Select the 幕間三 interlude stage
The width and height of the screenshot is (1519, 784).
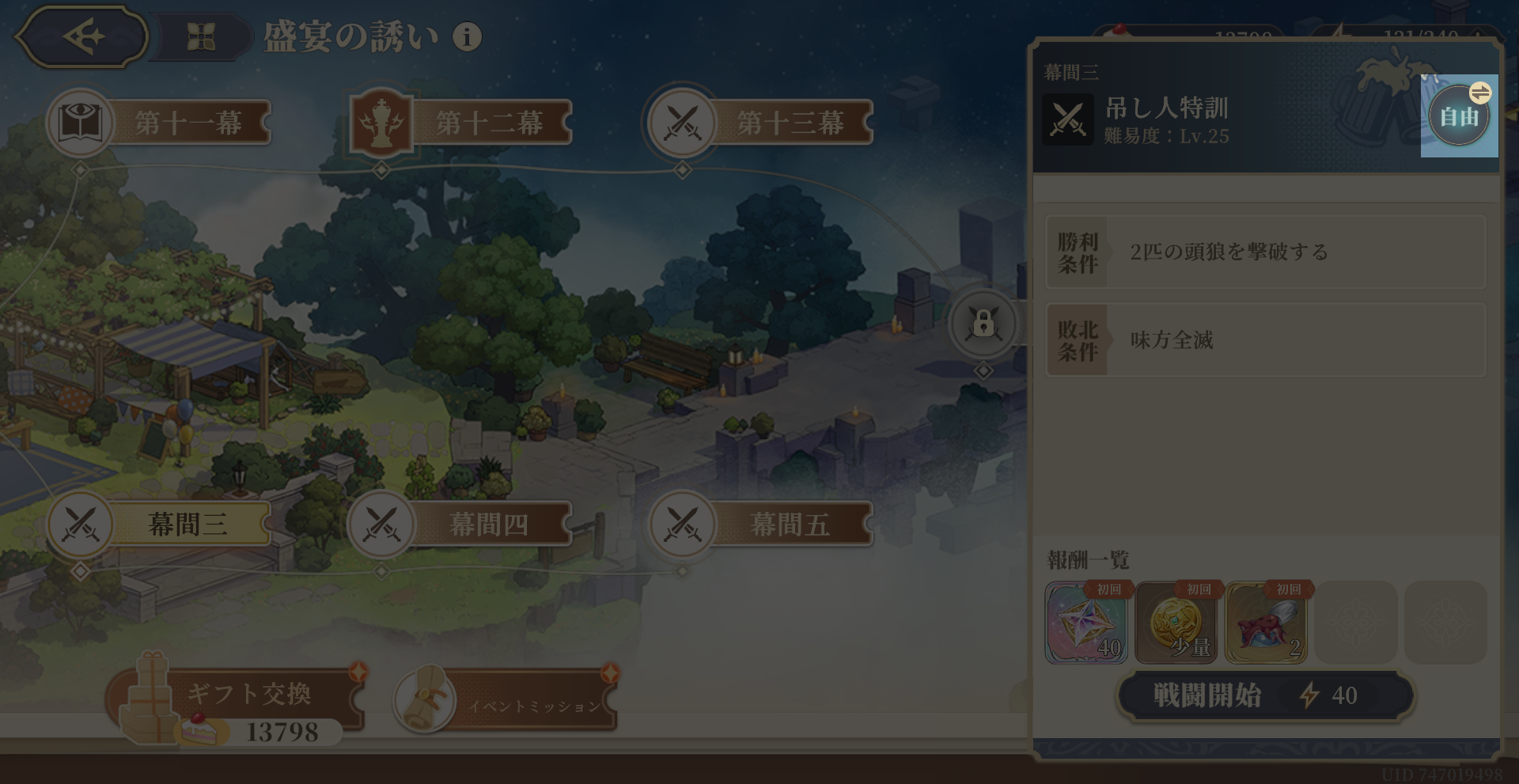click(x=160, y=524)
